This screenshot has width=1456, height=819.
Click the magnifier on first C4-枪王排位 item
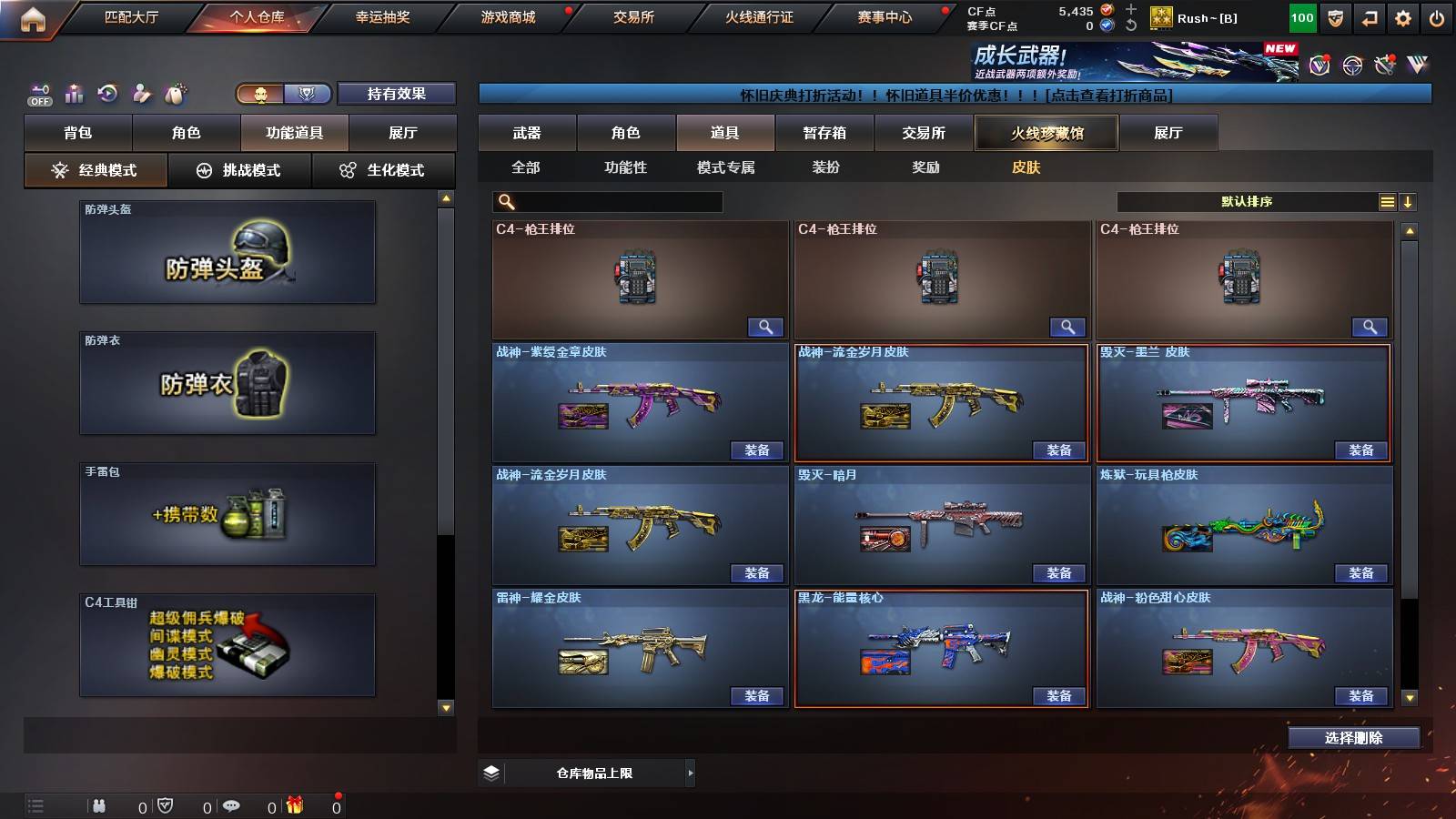coord(767,326)
